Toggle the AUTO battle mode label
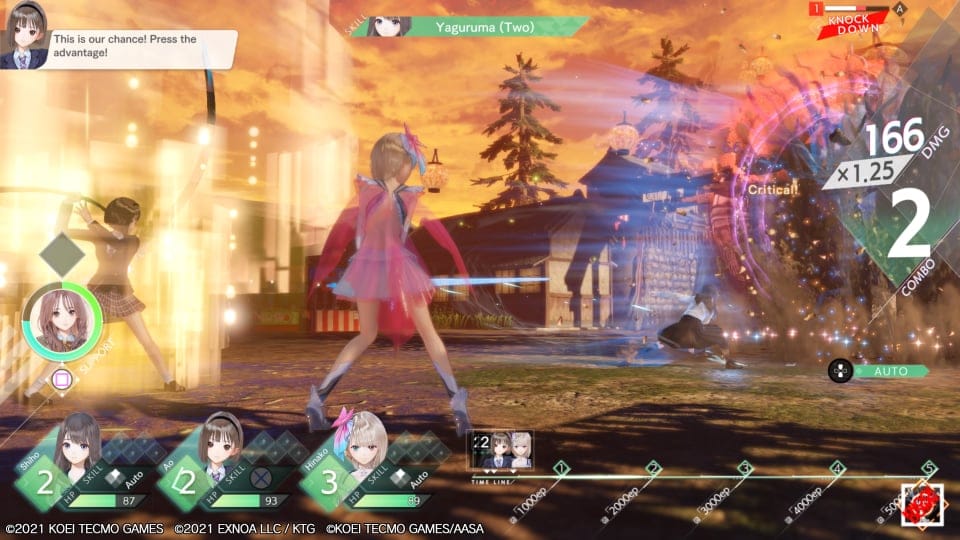The height and width of the screenshot is (540, 960). tap(890, 371)
